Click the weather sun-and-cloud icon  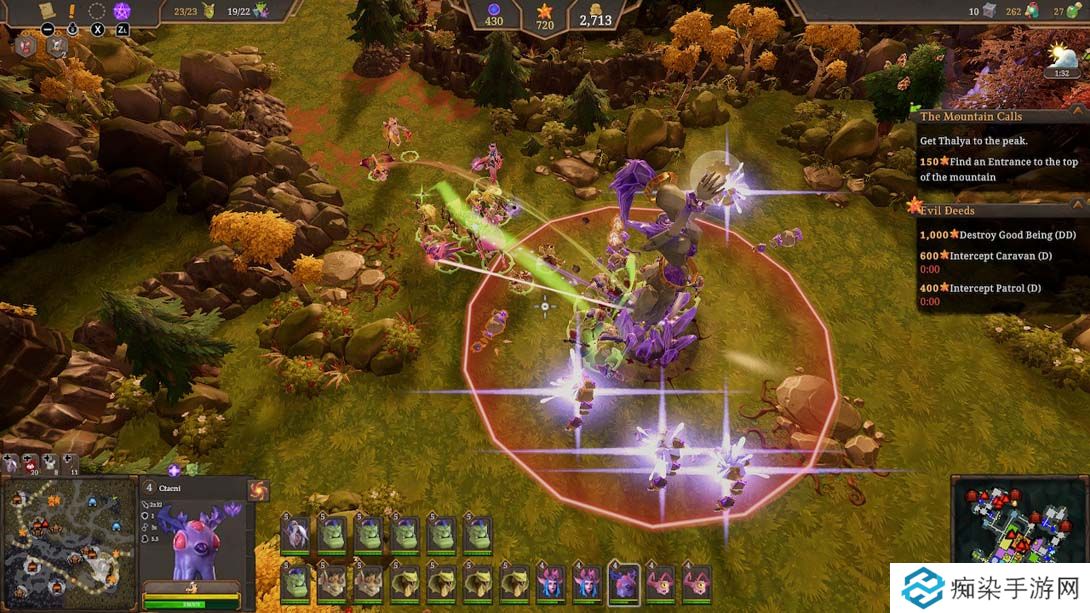[x=1059, y=55]
